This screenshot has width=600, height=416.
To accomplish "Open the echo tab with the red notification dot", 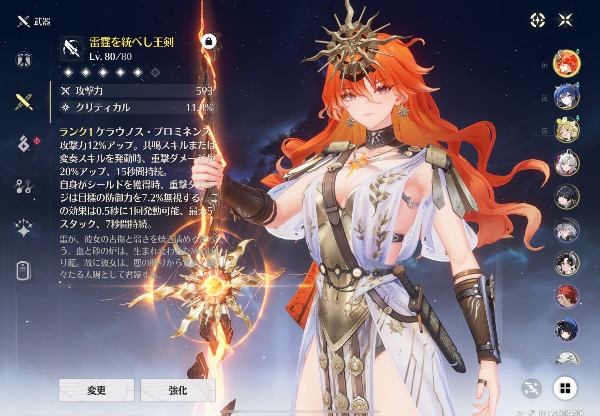I will point(22,143).
